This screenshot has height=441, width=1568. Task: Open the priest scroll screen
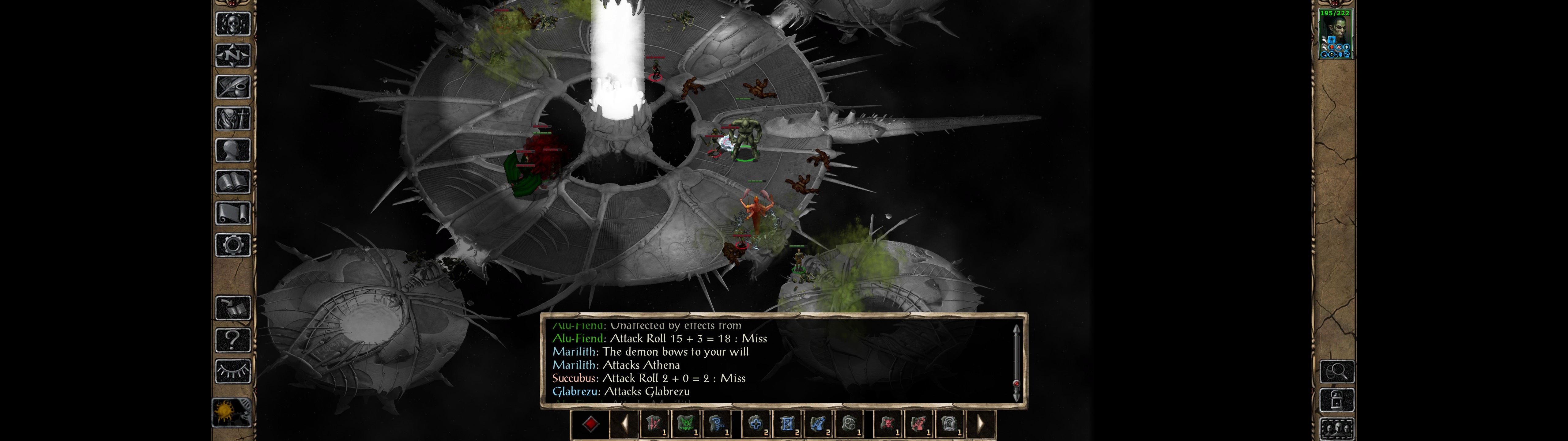click(233, 213)
